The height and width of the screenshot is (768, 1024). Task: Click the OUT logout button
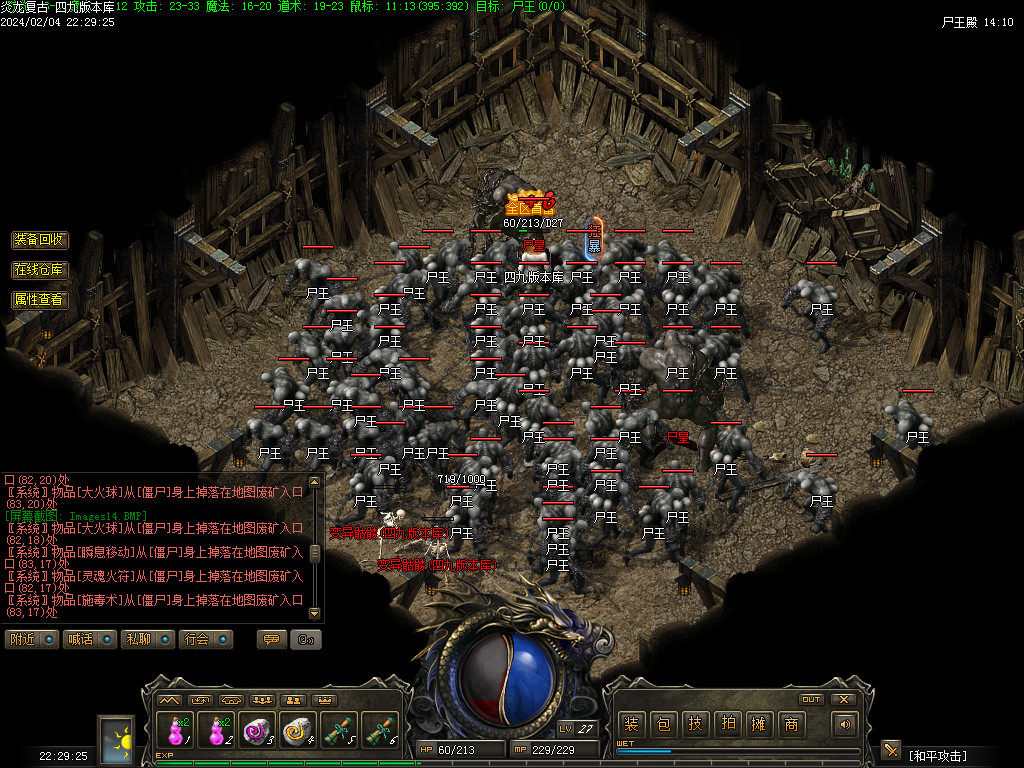pyautogui.click(x=812, y=699)
